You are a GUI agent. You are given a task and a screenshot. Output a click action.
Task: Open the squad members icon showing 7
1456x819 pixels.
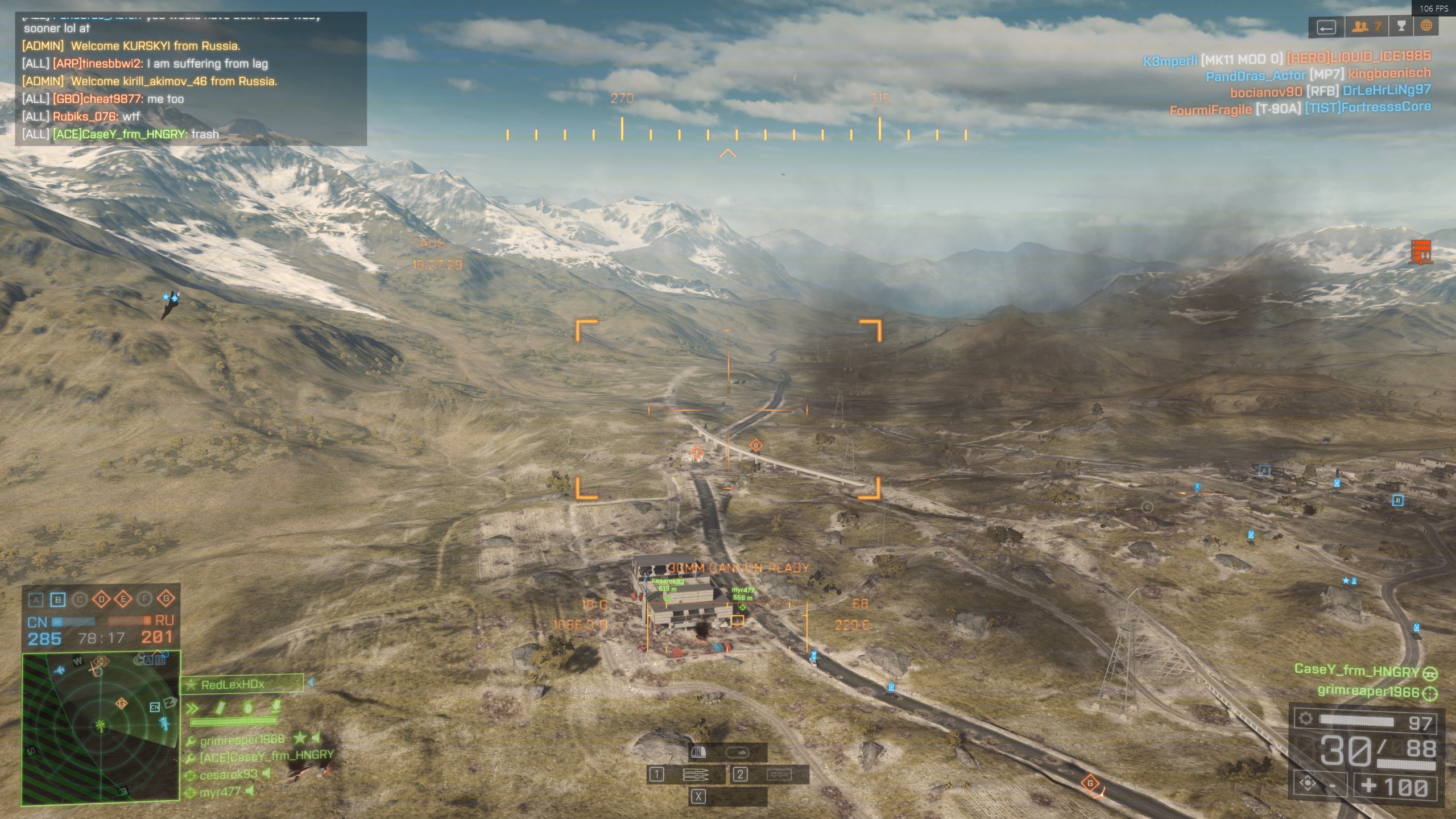pos(1366,27)
